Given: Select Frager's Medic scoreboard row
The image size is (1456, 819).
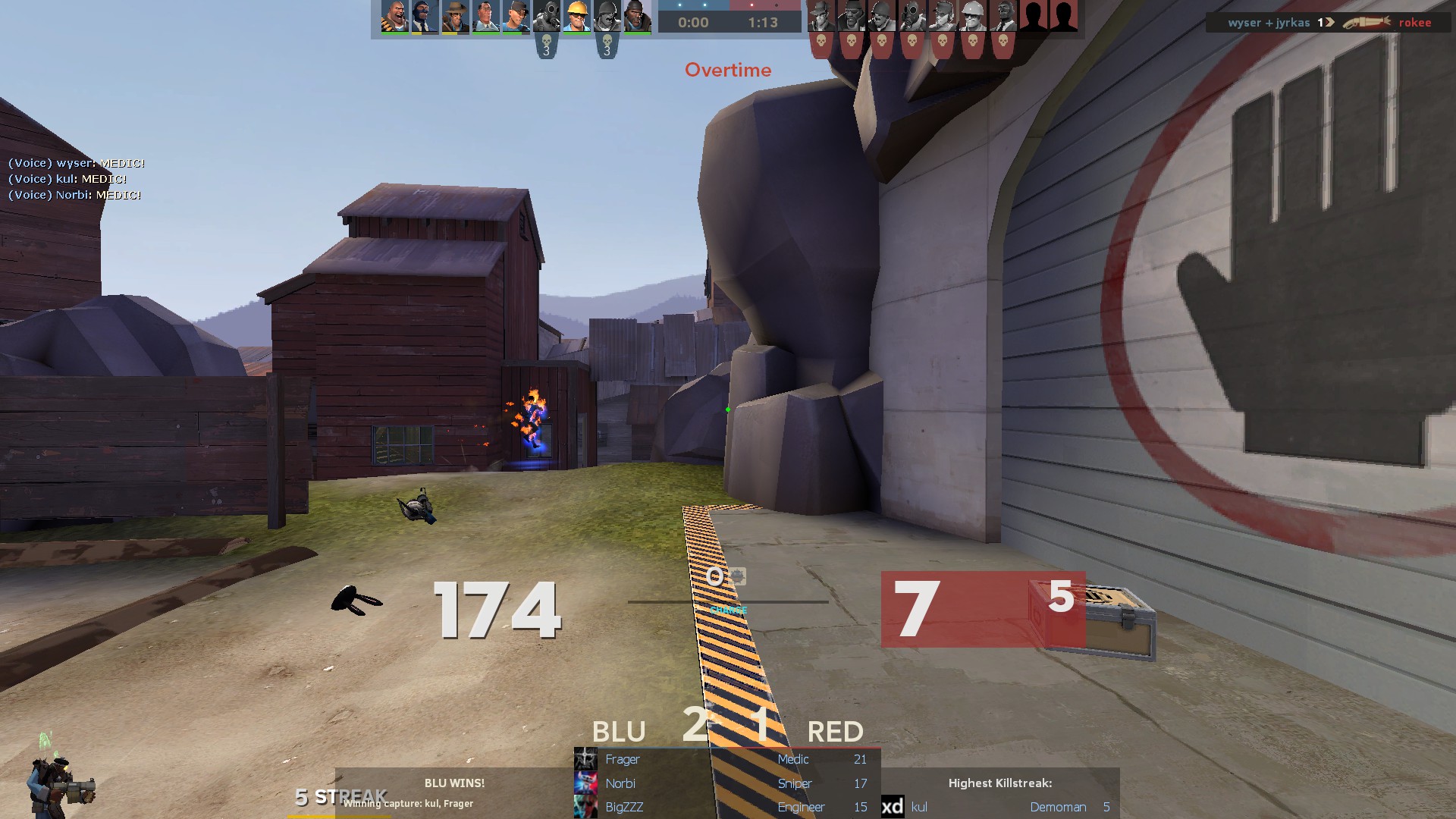Looking at the screenshot, I should (x=726, y=759).
